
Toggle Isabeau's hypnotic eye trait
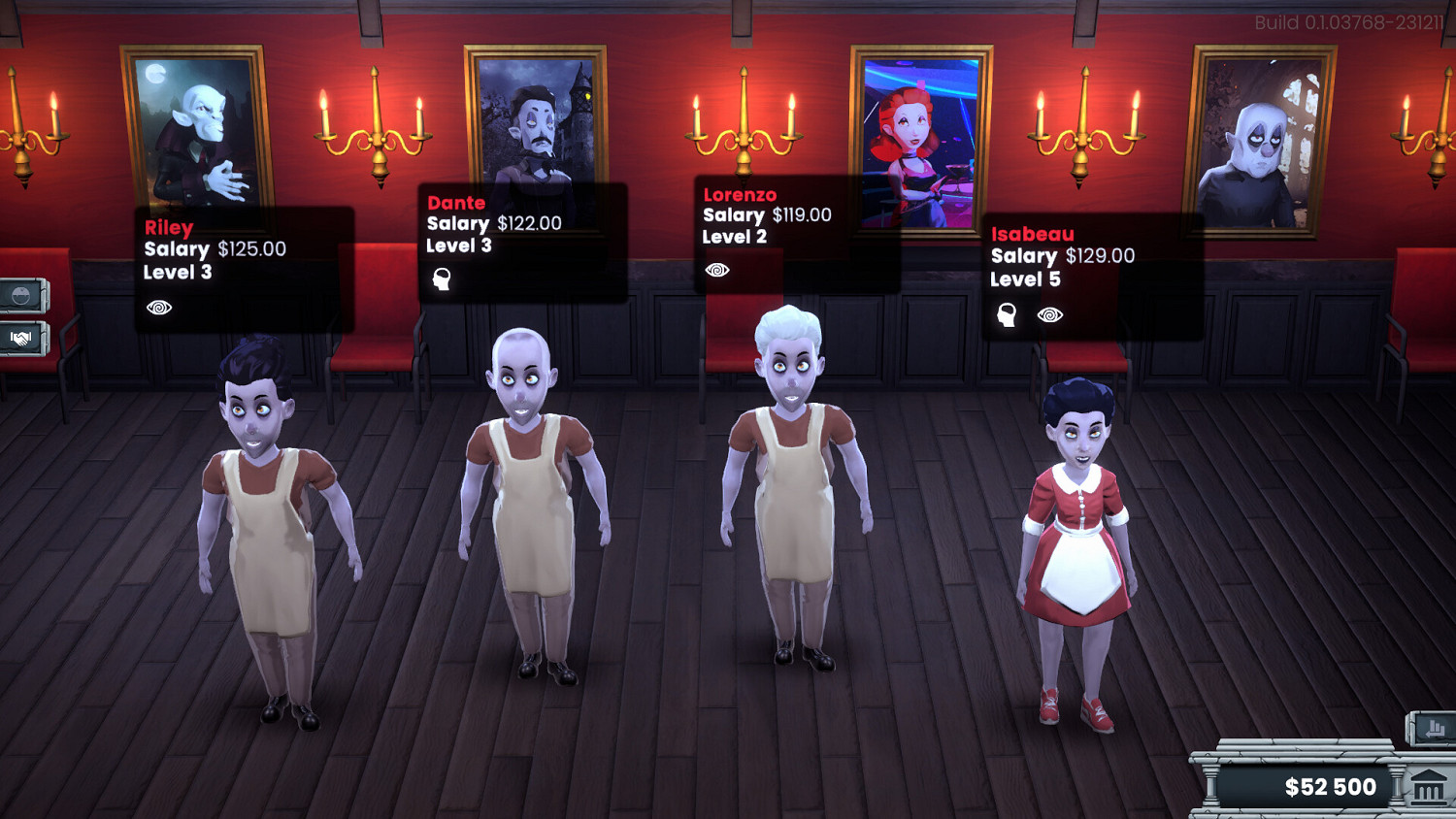click(x=1048, y=313)
